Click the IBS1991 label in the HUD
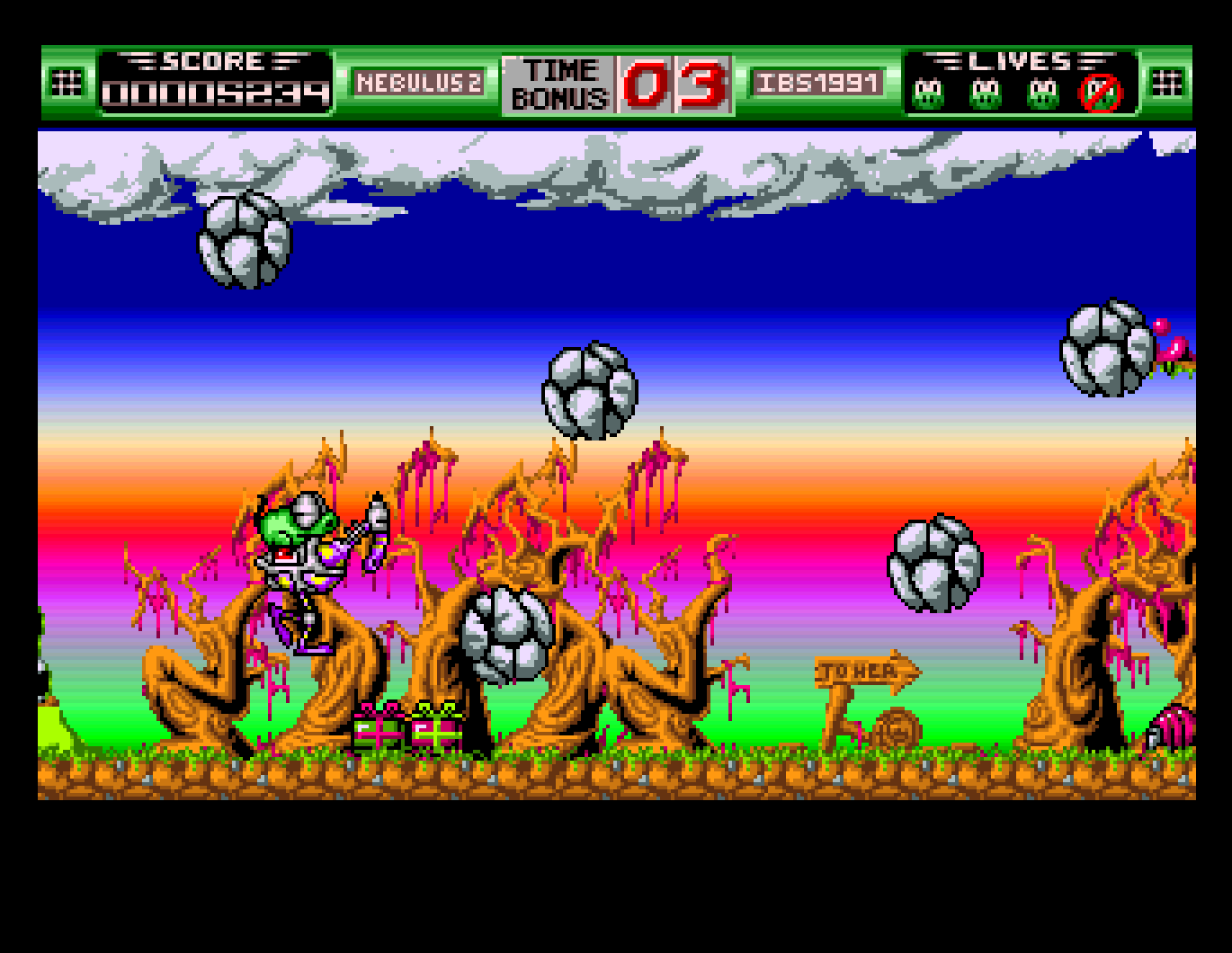The image size is (1232, 953). [818, 83]
